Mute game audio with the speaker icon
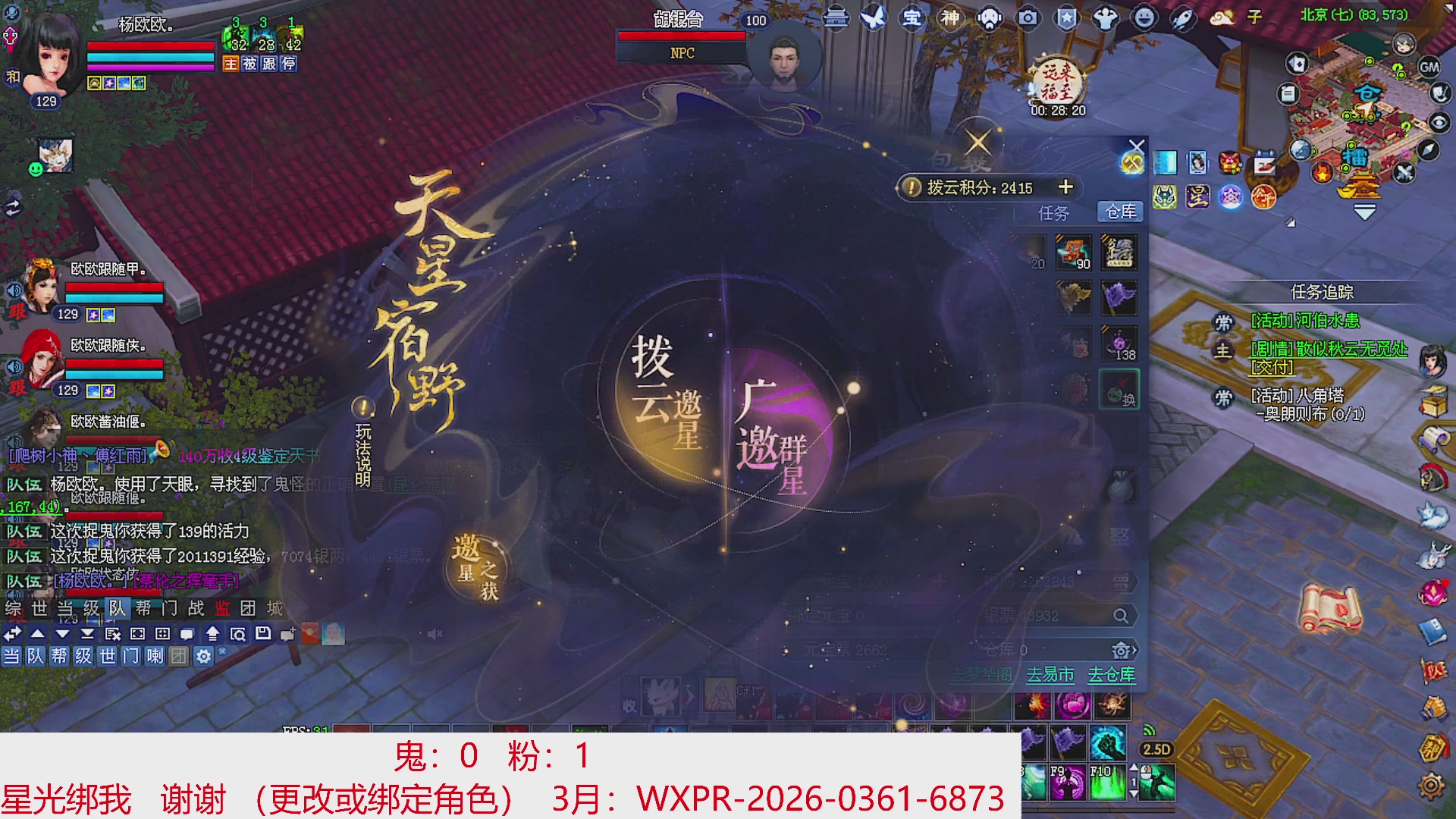Viewport: 1456px width, 819px height. (x=434, y=634)
